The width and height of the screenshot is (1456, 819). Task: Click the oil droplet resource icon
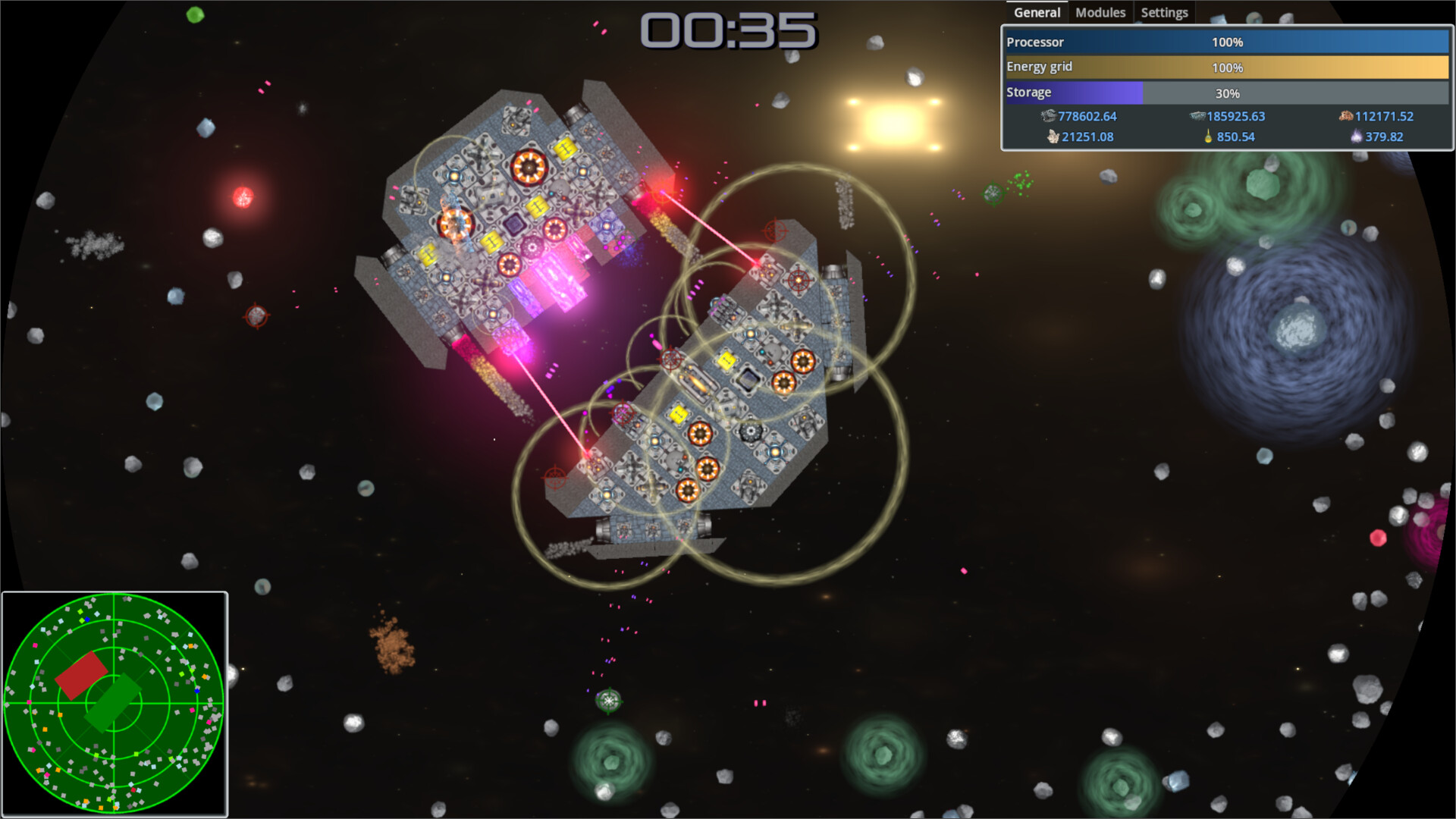(1210, 137)
